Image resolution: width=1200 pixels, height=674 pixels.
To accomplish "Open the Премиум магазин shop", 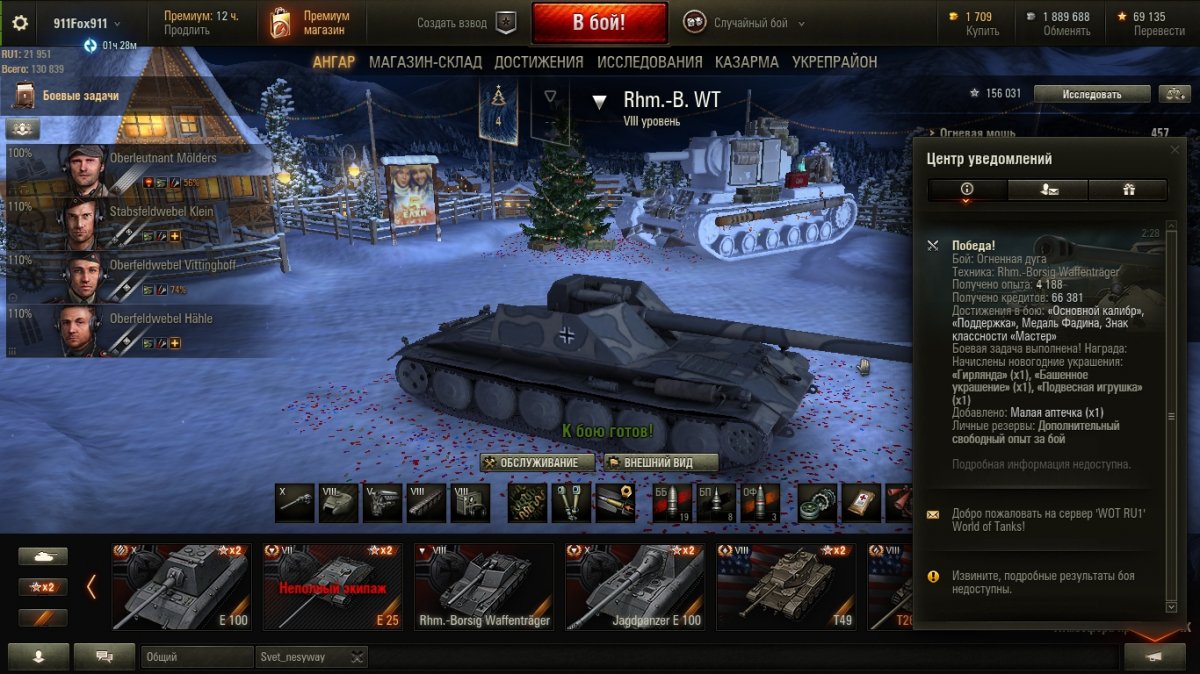I will [312, 23].
